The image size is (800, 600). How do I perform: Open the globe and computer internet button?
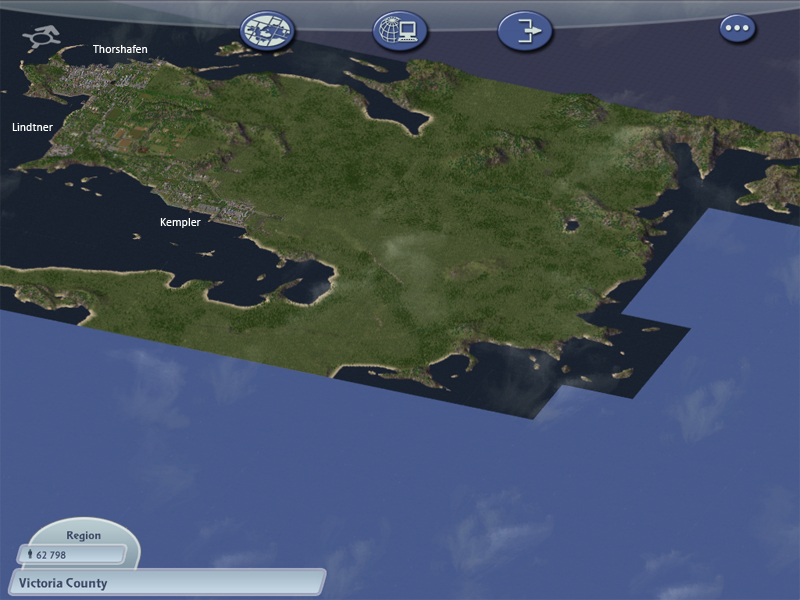coord(400,32)
